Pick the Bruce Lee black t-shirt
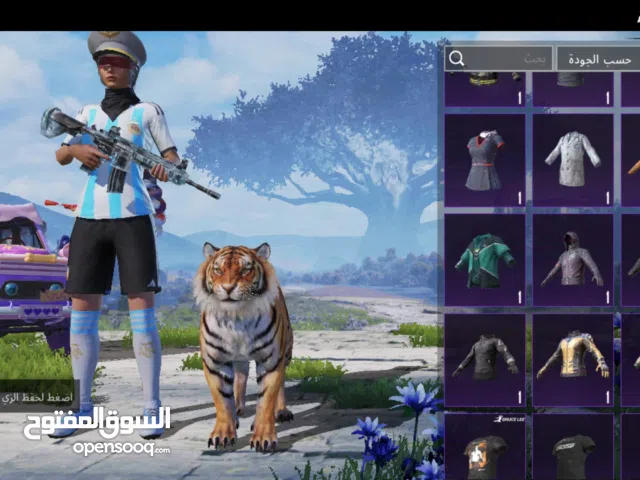This screenshot has height=480, width=640. pos(484,448)
